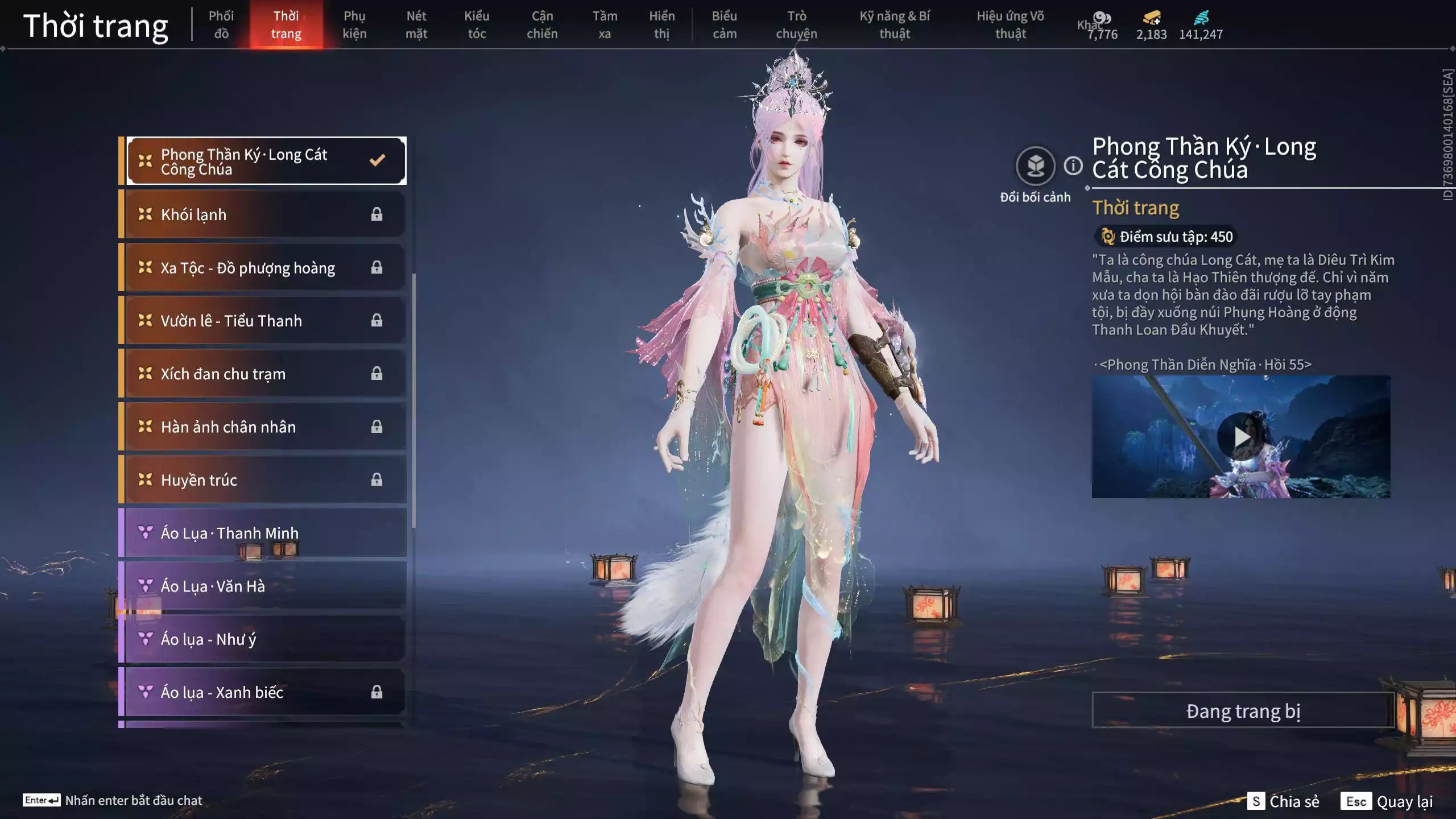
Task: Go back with Quay lại
Action: [x=1388, y=801]
